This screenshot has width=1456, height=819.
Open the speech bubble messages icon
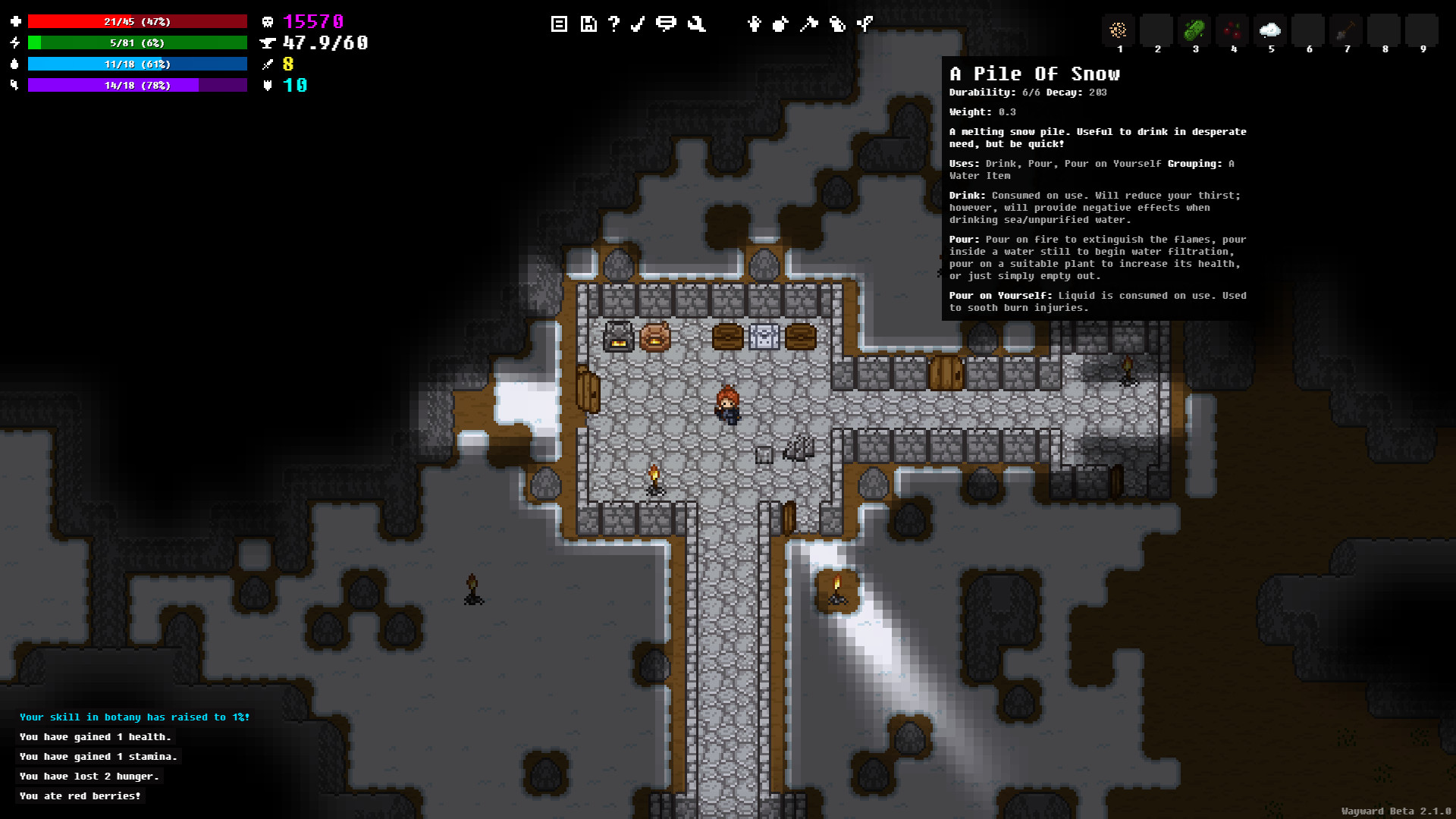point(666,24)
